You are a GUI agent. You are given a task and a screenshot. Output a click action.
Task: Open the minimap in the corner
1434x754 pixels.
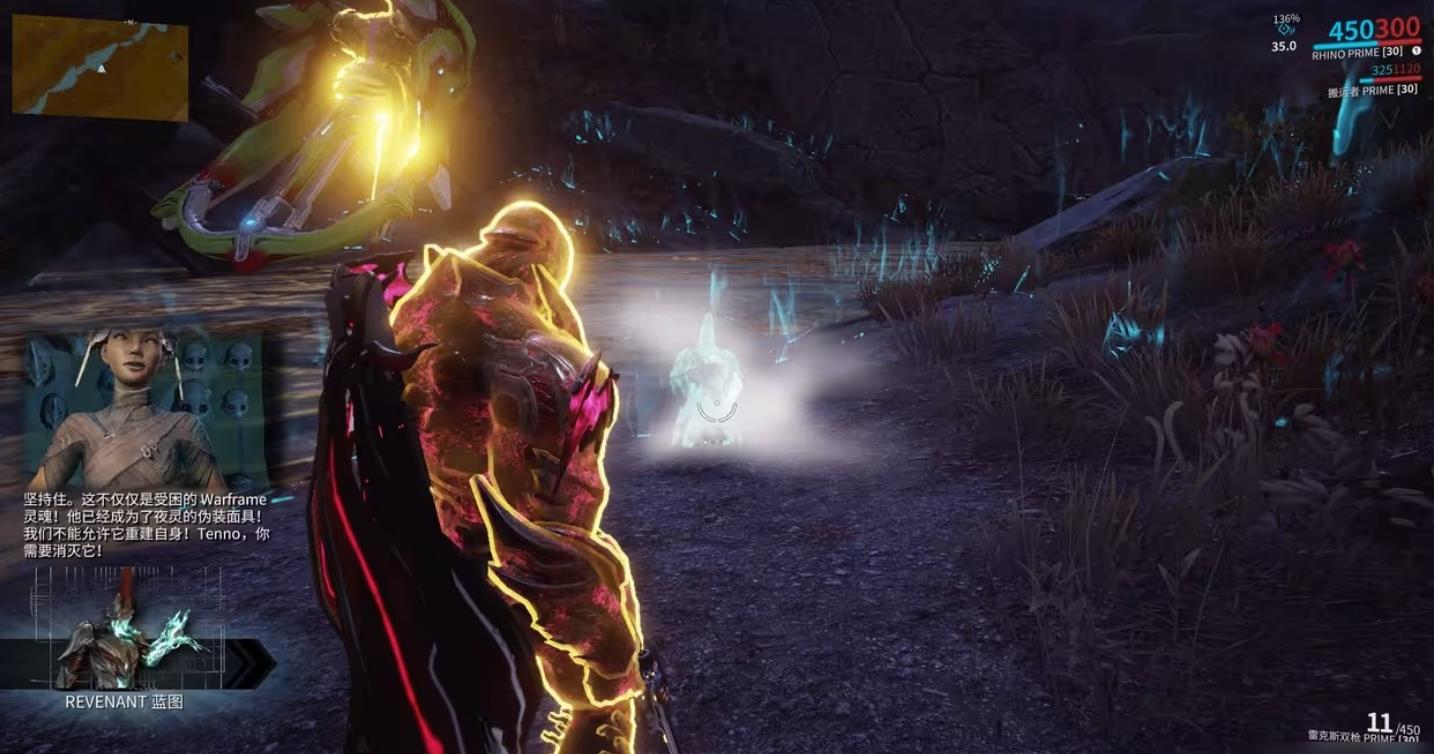pos(100,68)
